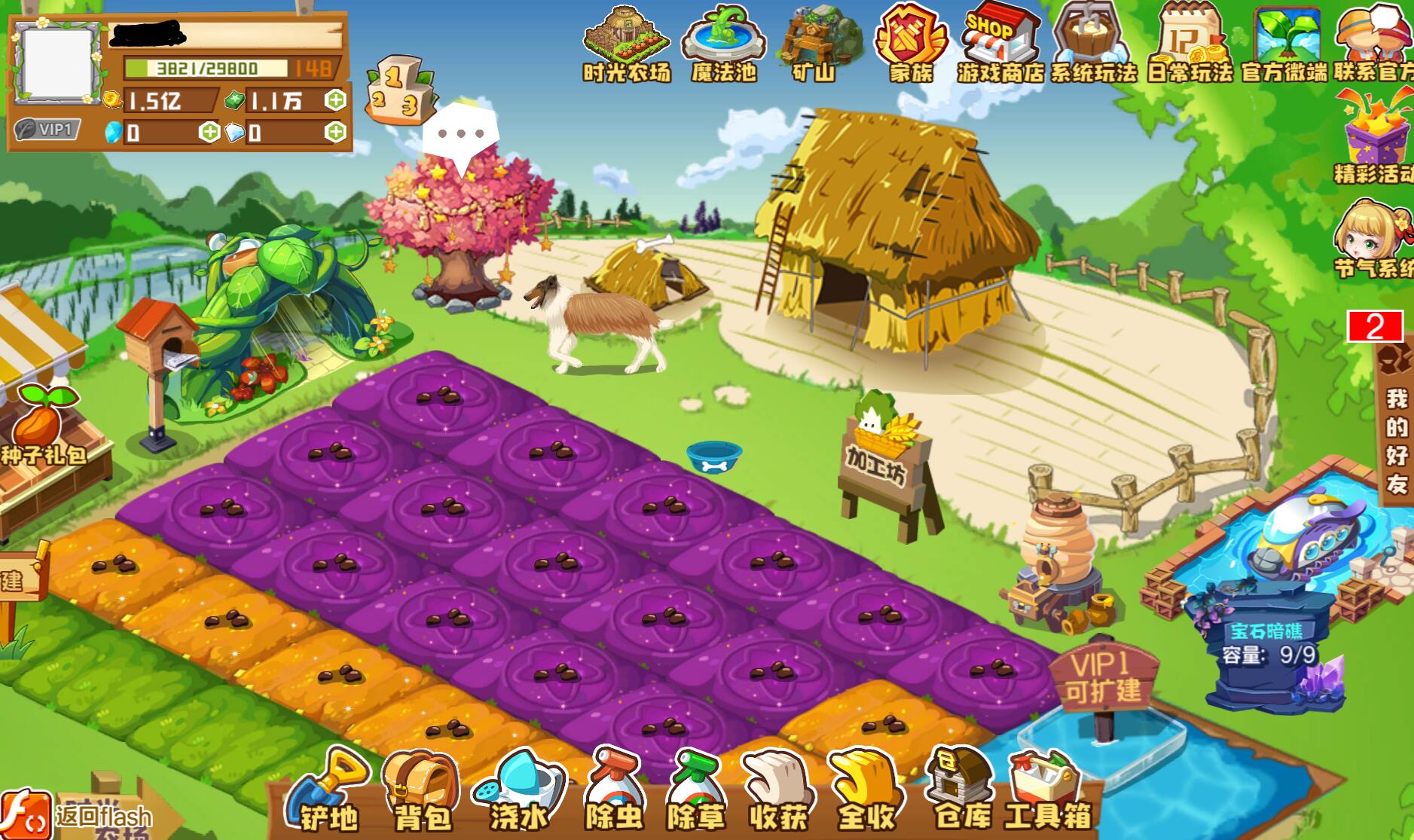The width and height of the screenshot is (1414, 840).
Task: Click the 返回flash button
Action: (x=79, y=815)
